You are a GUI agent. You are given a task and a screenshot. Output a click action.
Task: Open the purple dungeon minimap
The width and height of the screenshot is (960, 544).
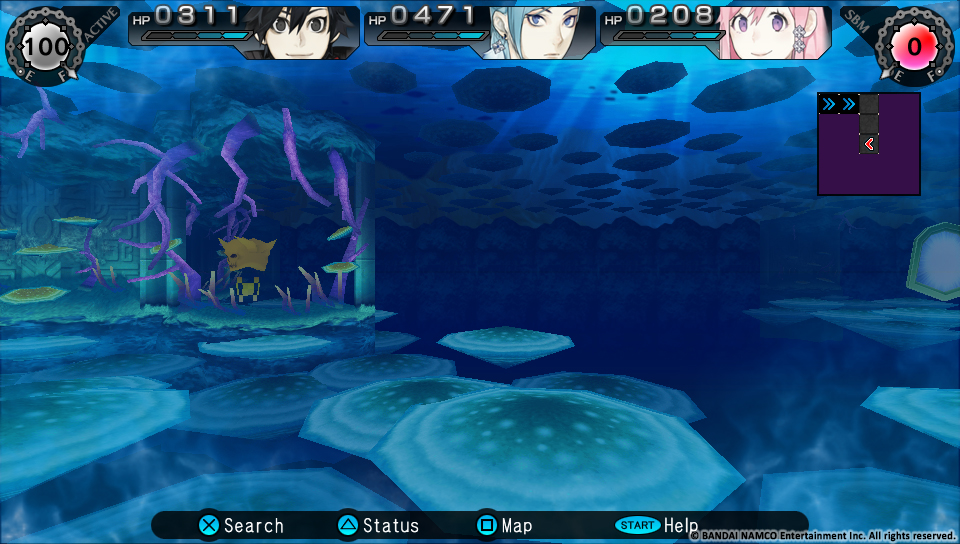click(x=868, y=143)
